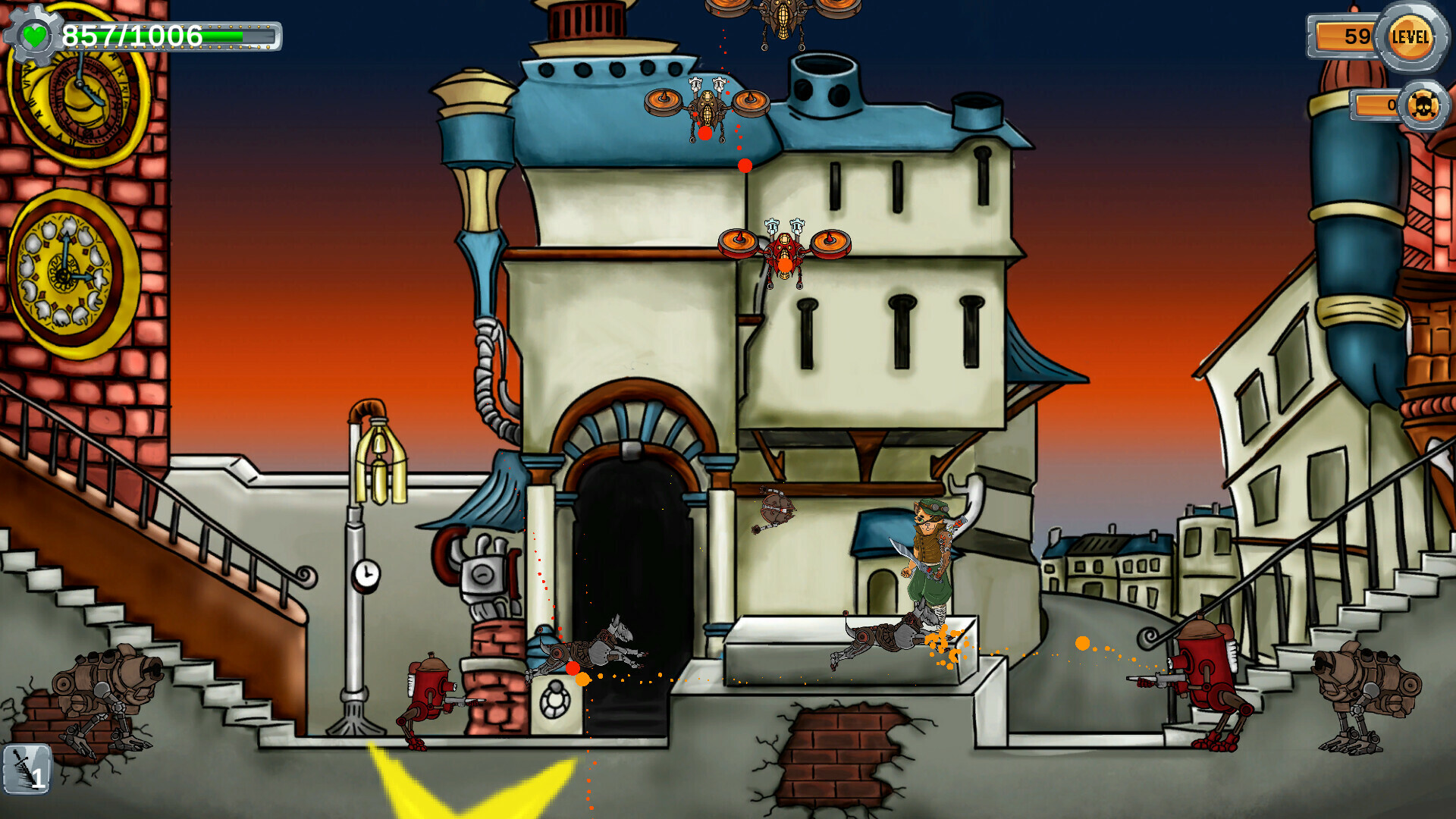Click the skull kill-counter icon
Viewport: 1456px width, 819px height.
pyautogui.click(x=1424, y=105)
